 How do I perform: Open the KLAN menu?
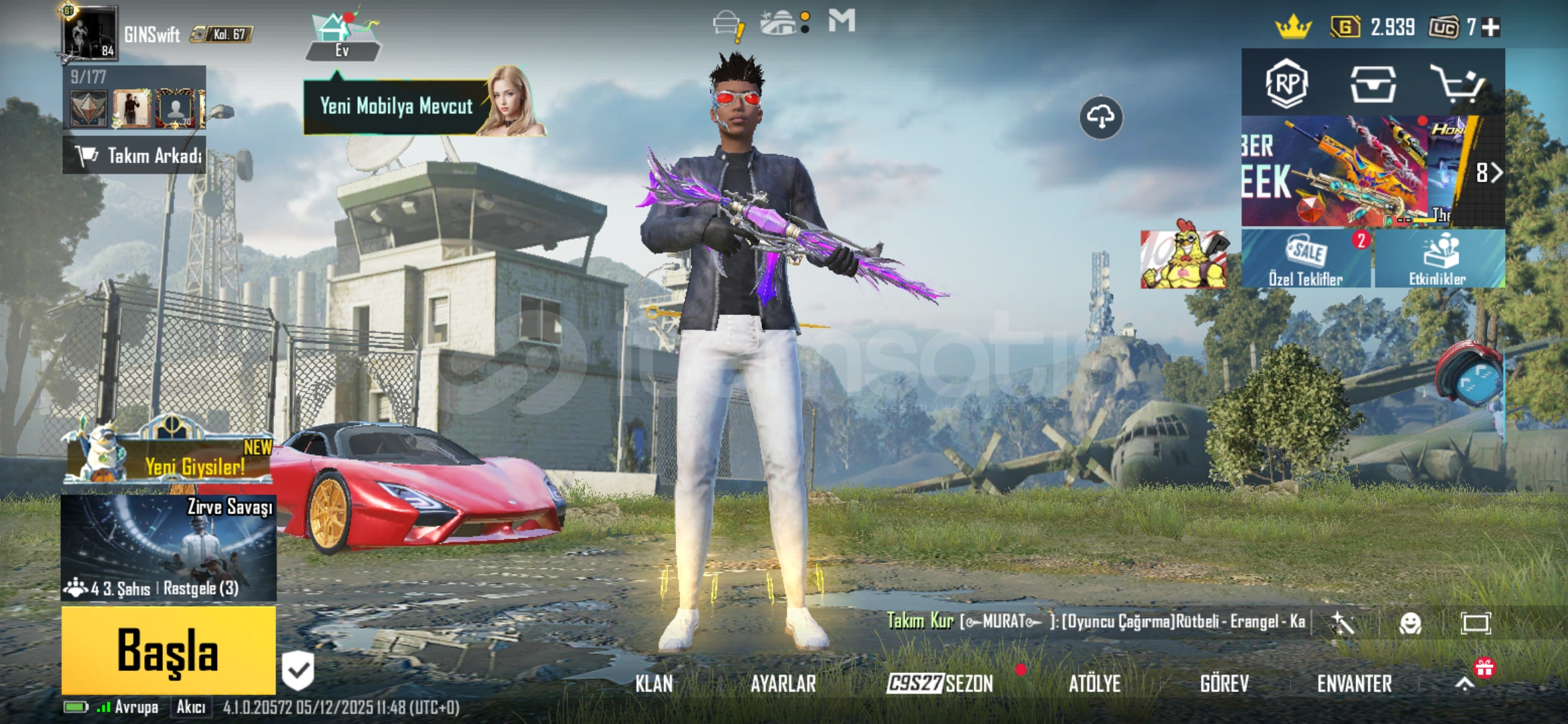(654, 684)
